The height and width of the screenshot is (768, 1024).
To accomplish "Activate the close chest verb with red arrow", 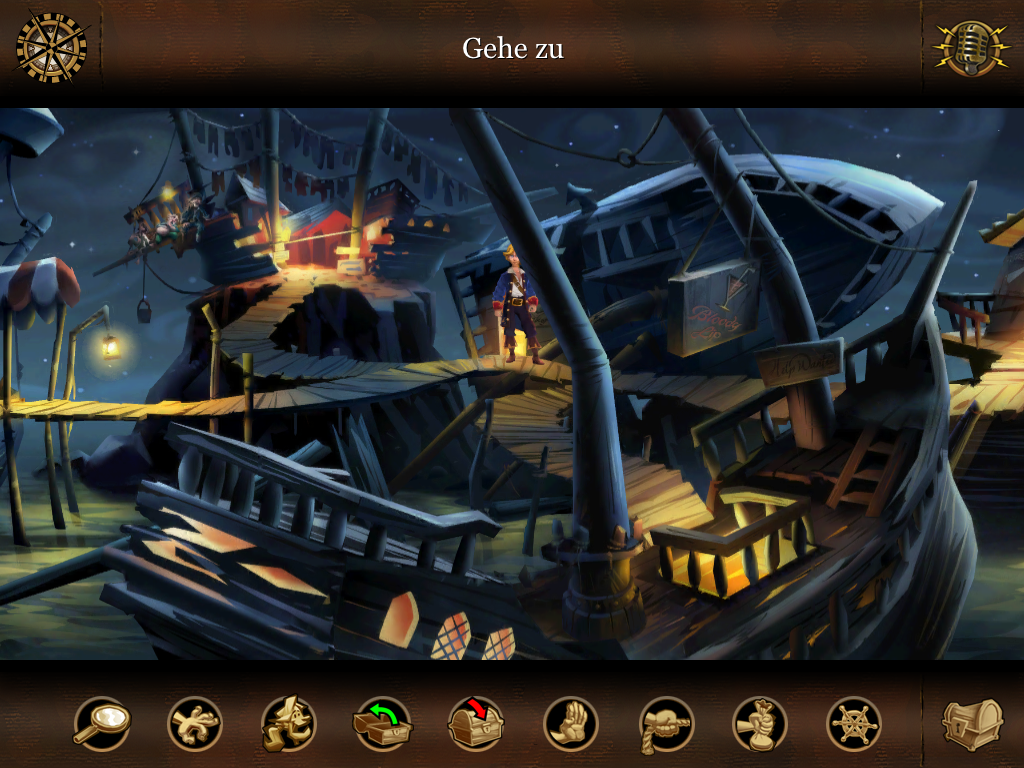I will 476,723.
